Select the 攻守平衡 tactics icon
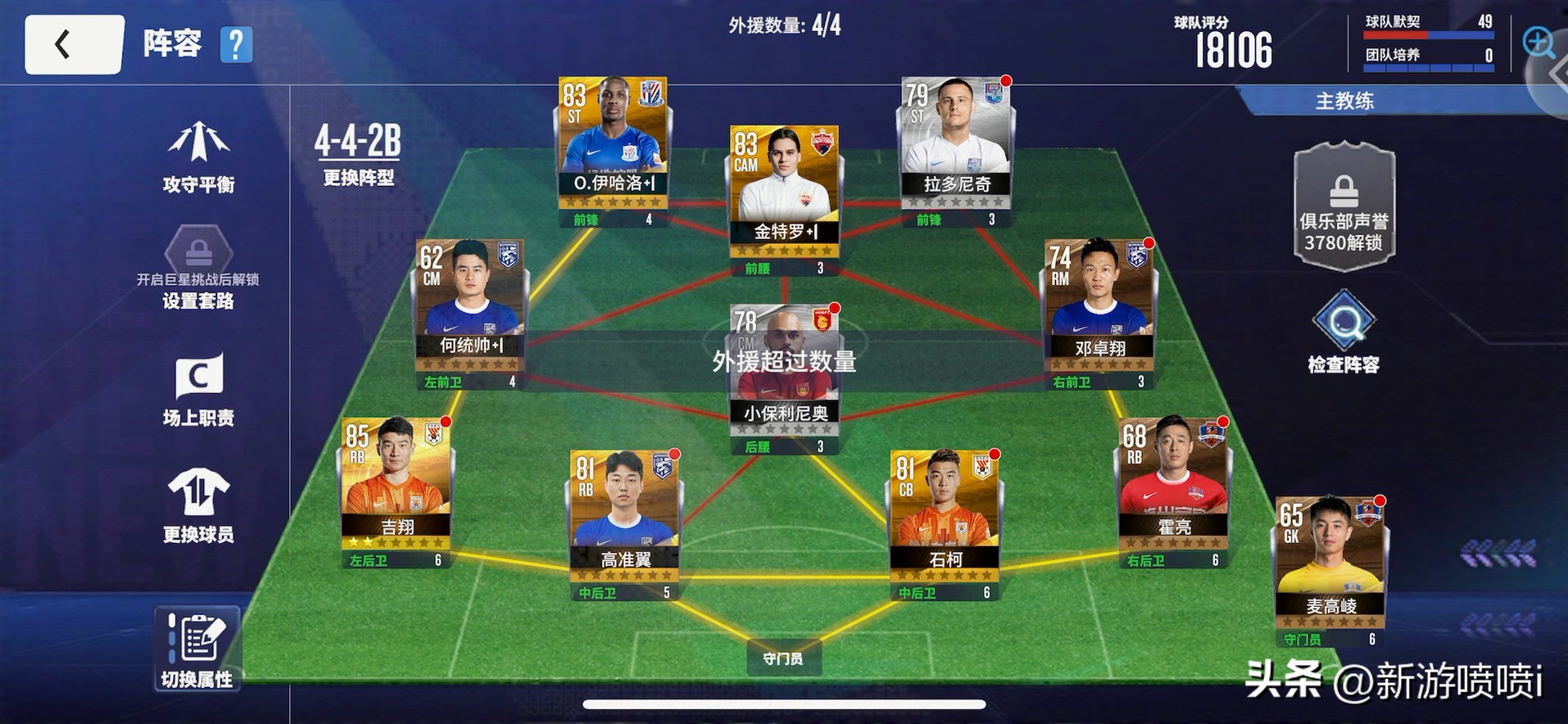This screenshot has width=1568, height=724. pyautogui.click(x=199, y=156)
